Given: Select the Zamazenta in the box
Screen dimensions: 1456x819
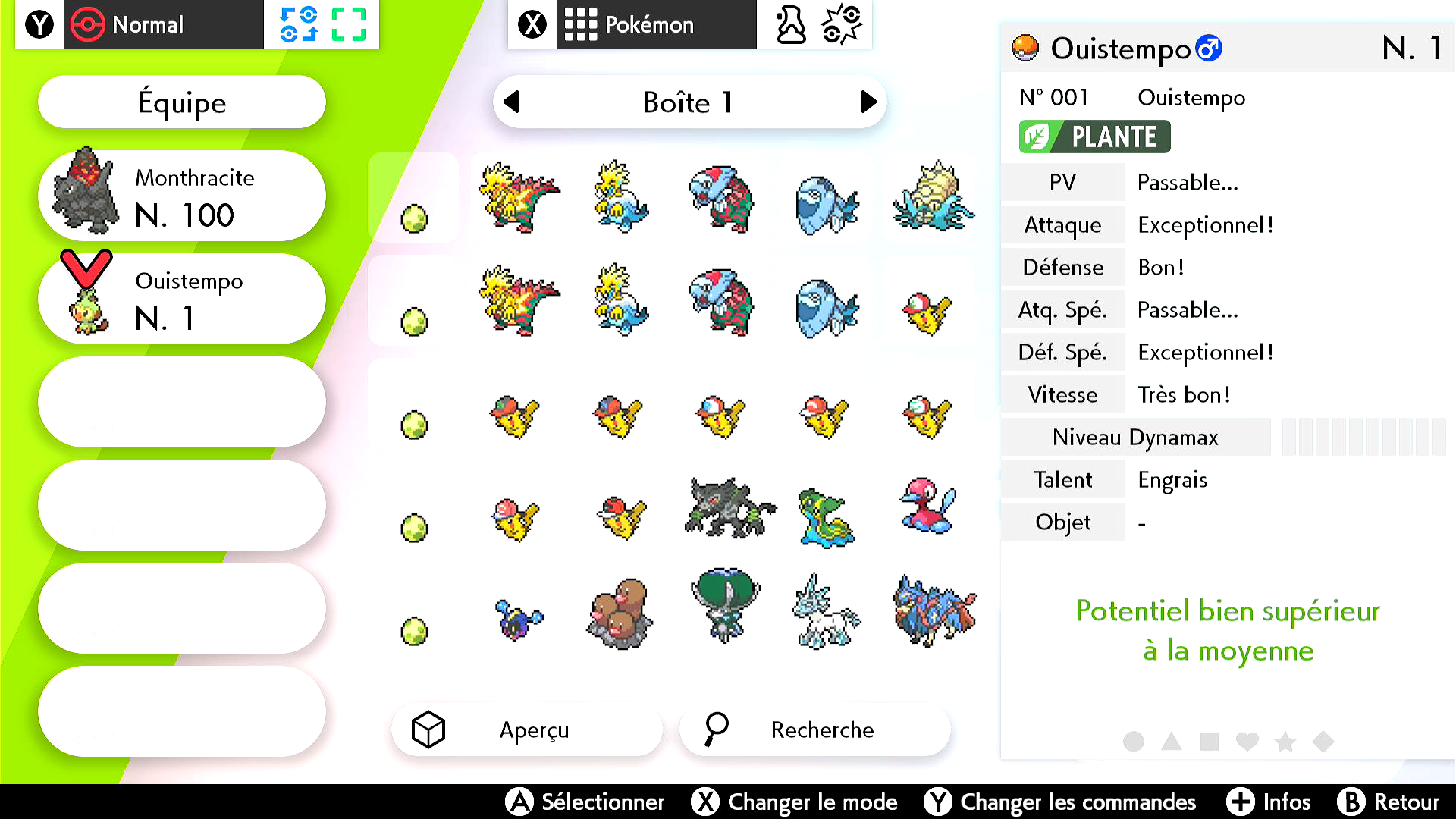Looking at the screenshot, I should (x=934, y=611).
